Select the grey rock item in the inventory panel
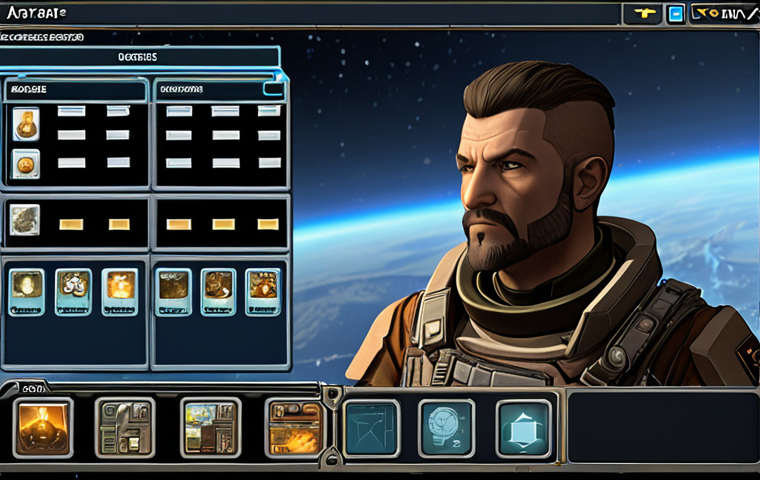760x480 pixels. (25, 219)
